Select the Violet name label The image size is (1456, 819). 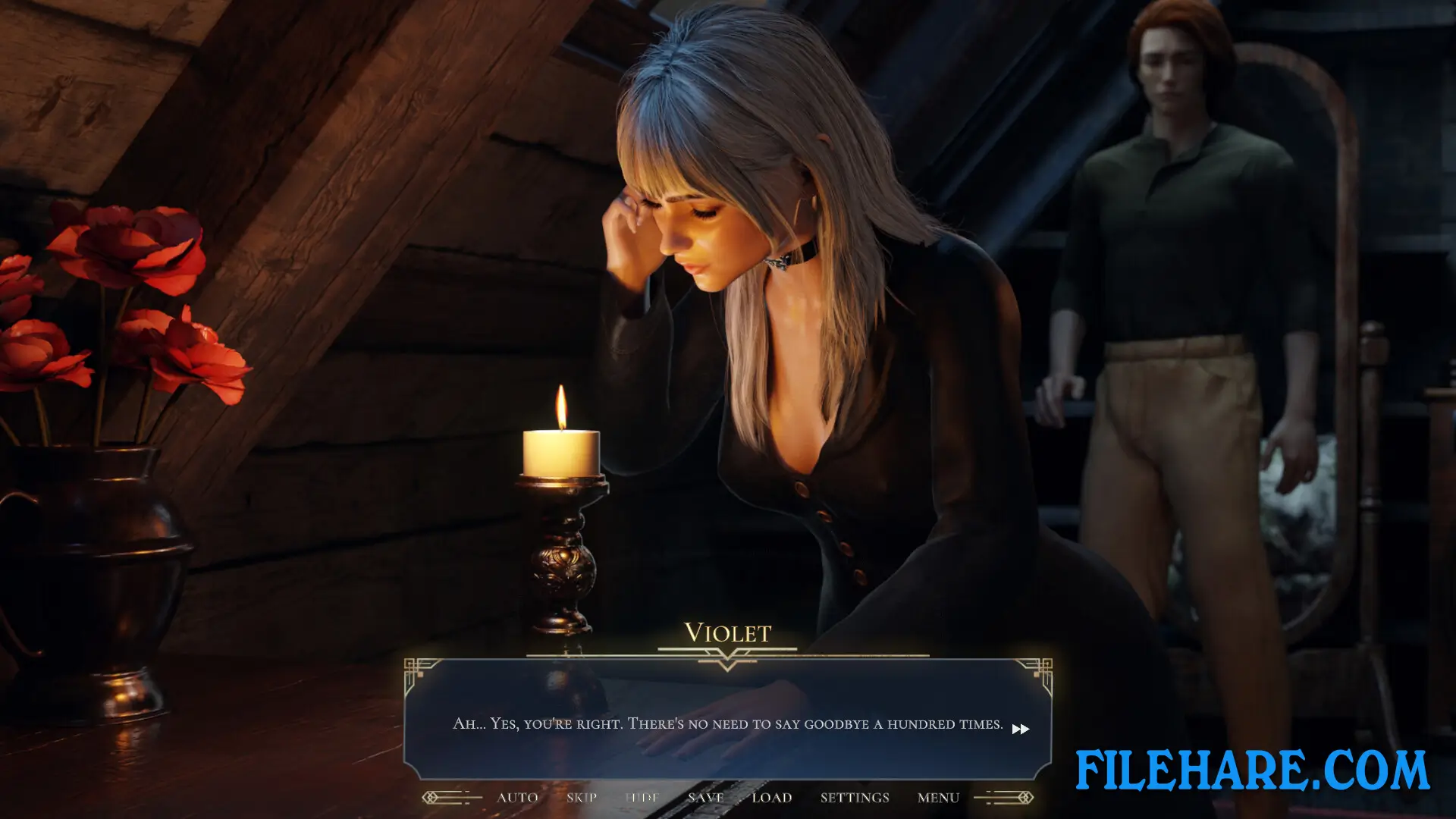pyautogui.click(x=727, y=633)
